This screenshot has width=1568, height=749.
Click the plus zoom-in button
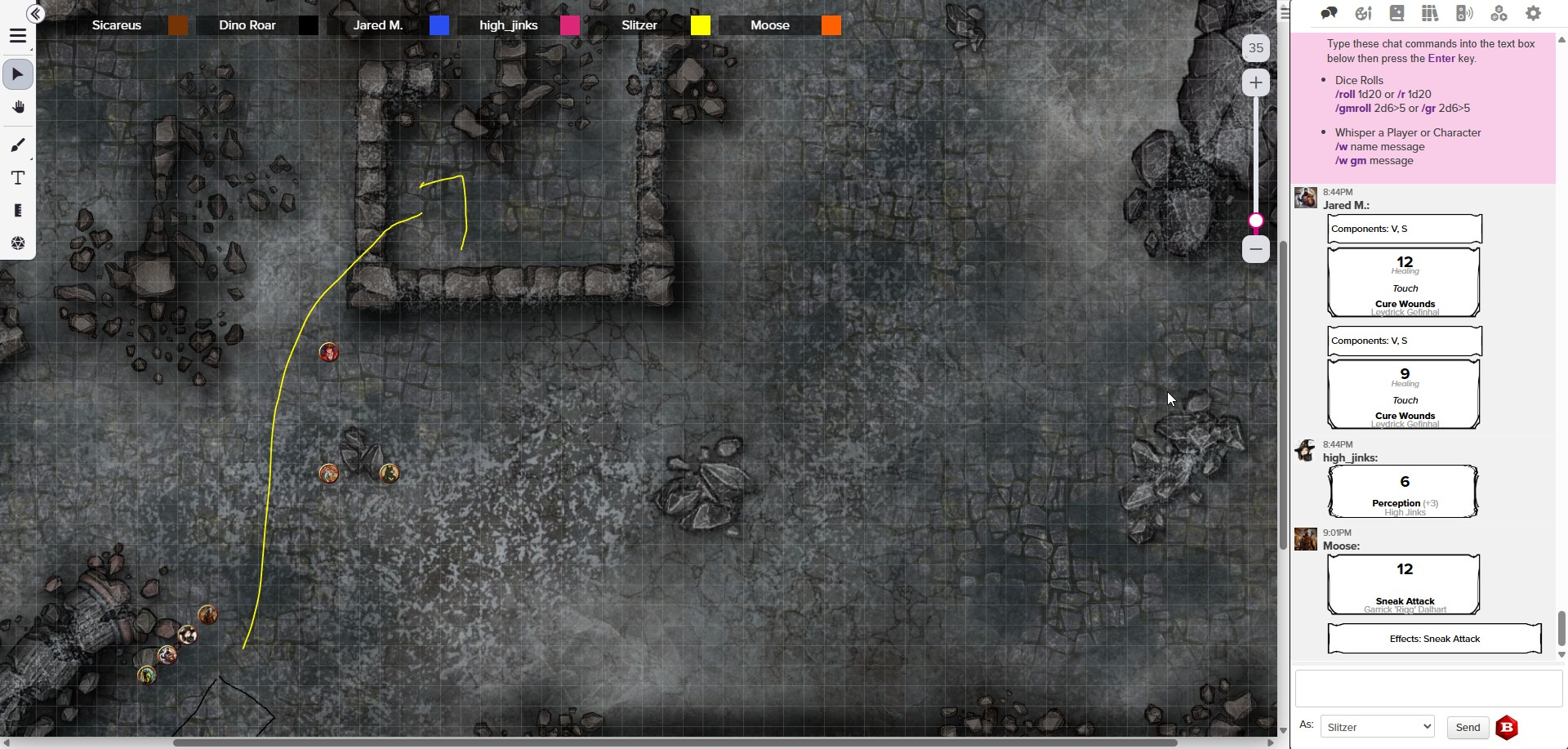coord(1255,82)
